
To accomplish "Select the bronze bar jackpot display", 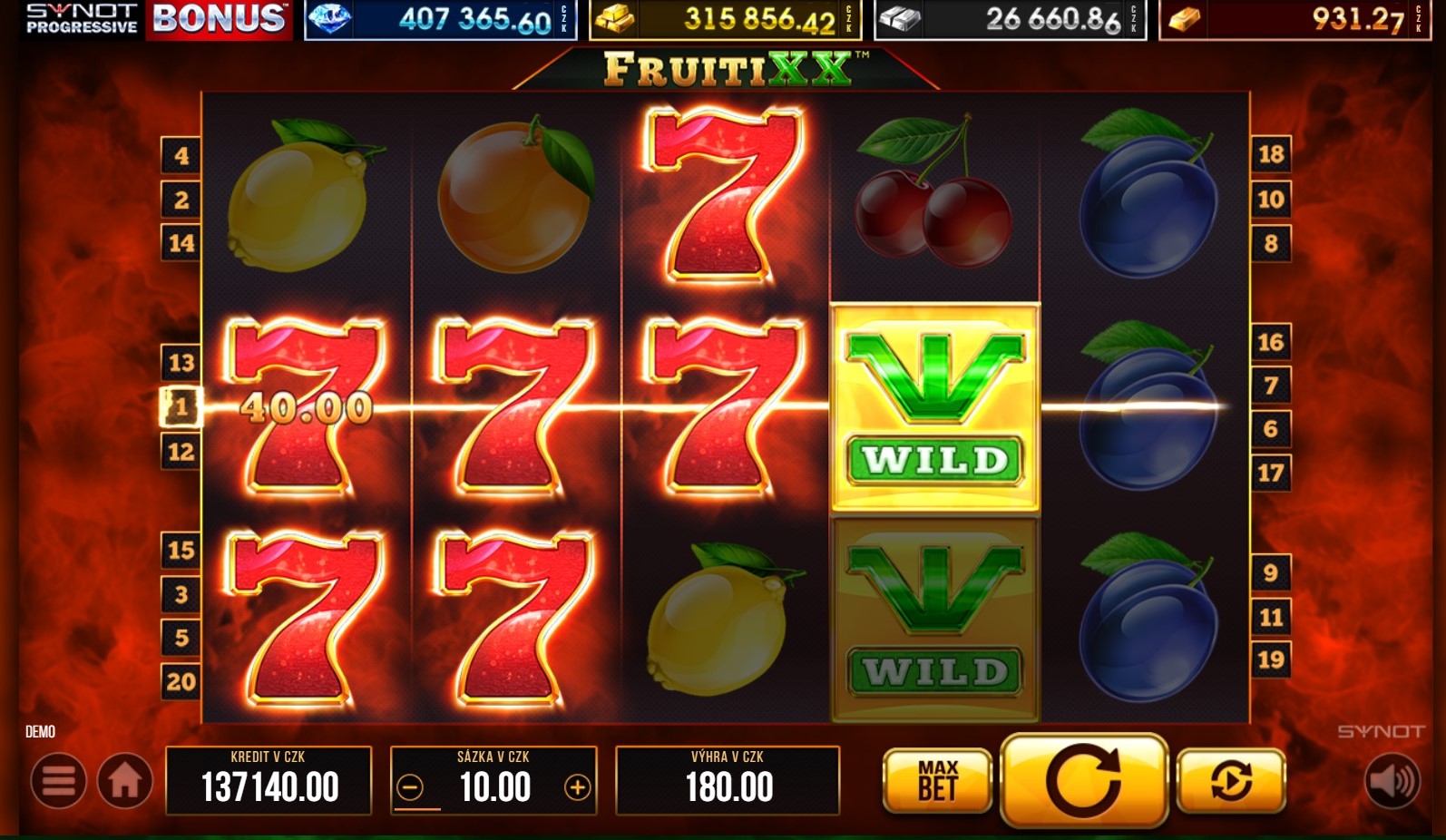I will point(1295,19).
